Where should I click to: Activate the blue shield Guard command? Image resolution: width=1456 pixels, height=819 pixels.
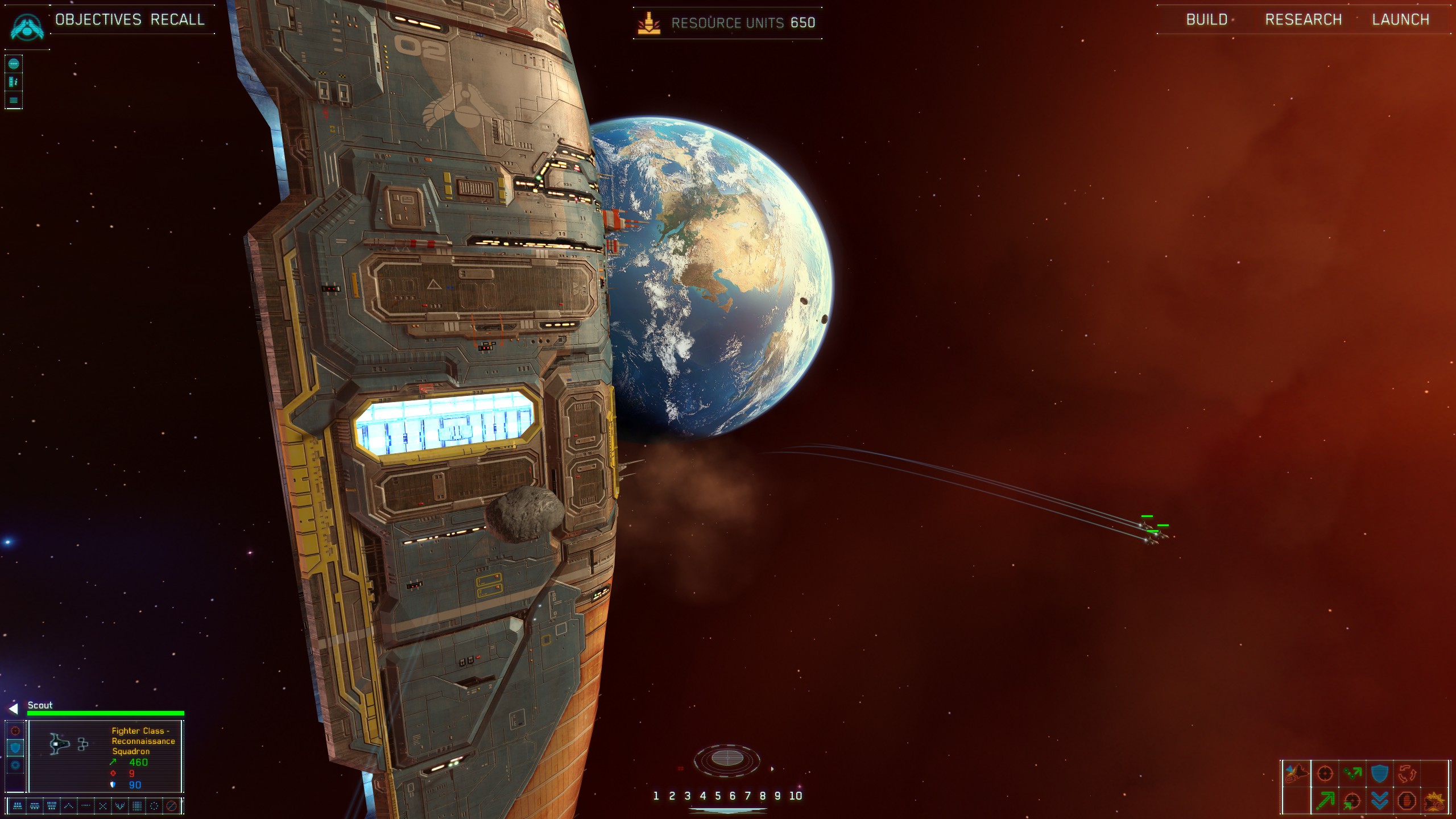click(x=1380, y=773)
